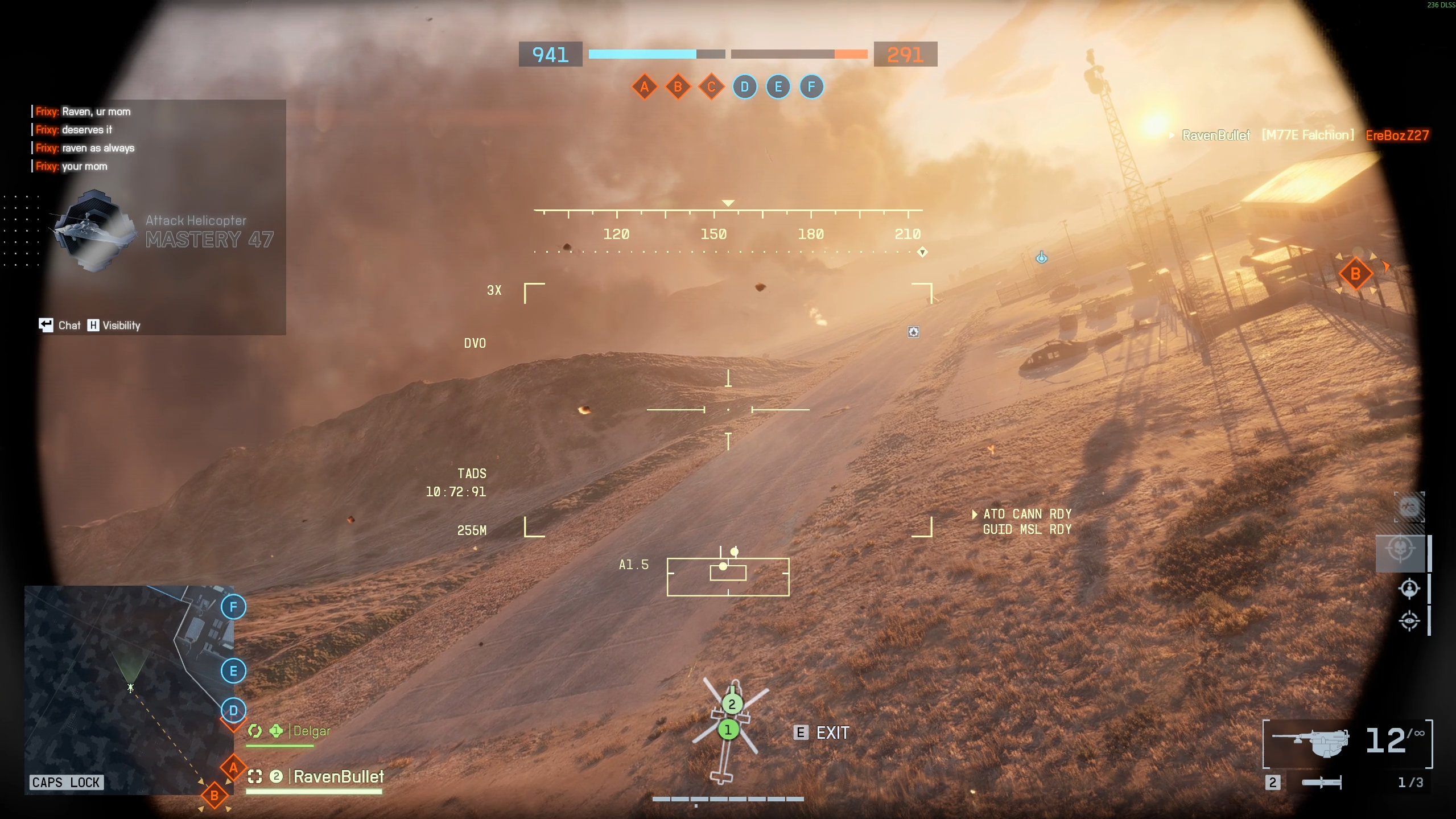Select objective A in the top flag row
Image resolution: width=1456 pixels, height=819 pixels.
coord(644,87)
